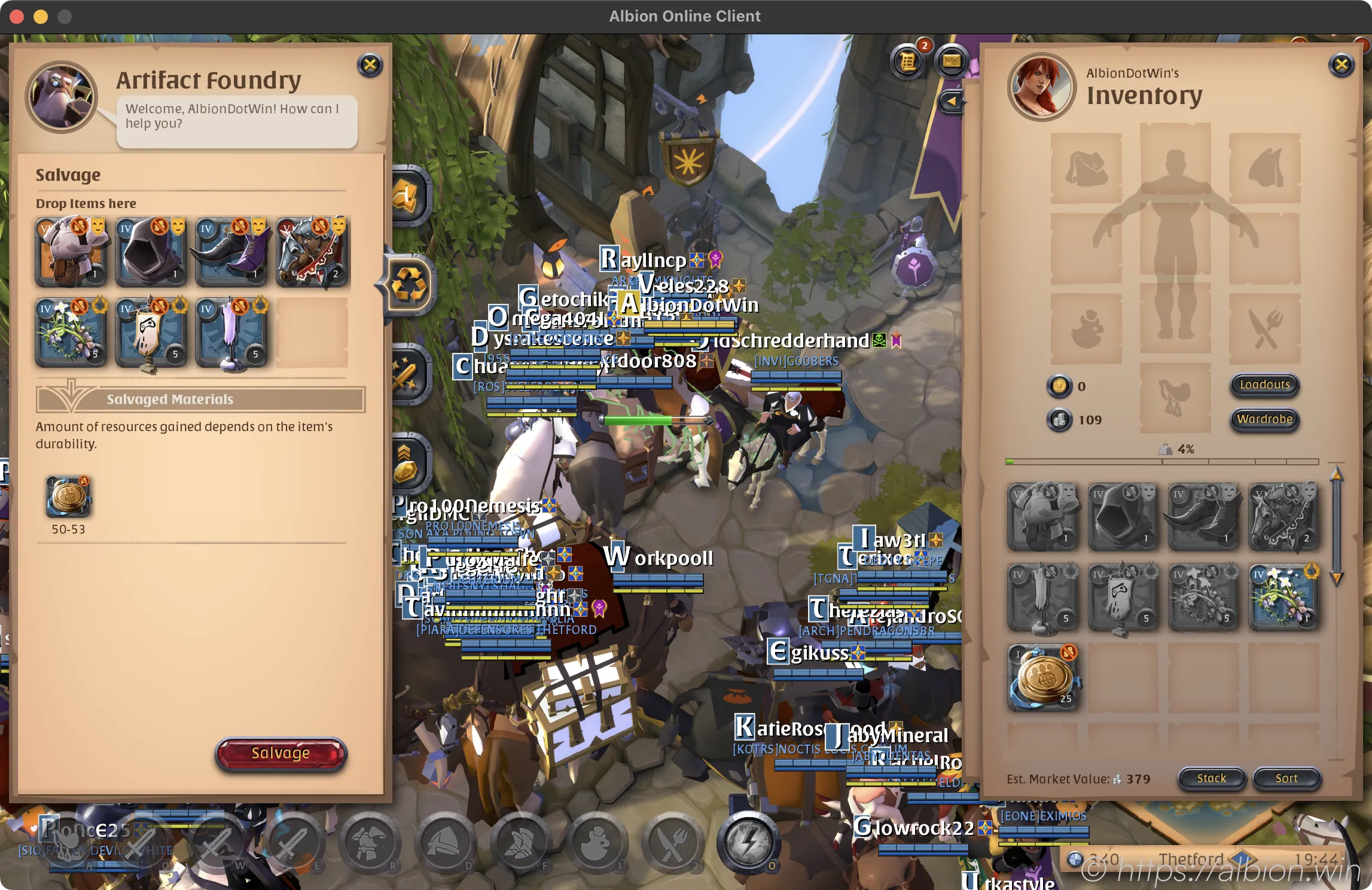Pick the hooded cowl in salvage slots
Screen dimensions: 1372x890
click(151, 252)
